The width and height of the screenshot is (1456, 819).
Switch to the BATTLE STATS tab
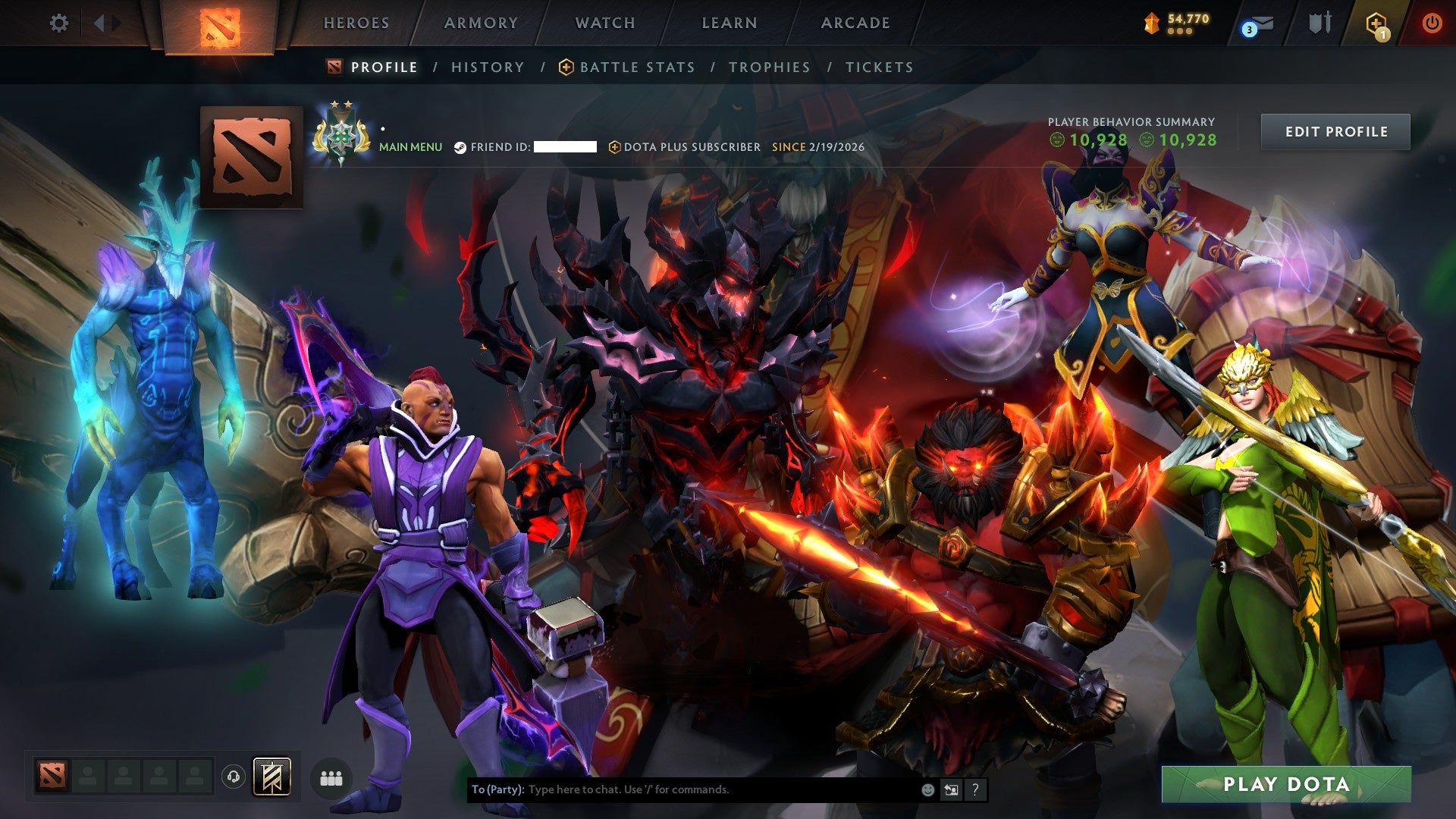[x=635, y=67]
